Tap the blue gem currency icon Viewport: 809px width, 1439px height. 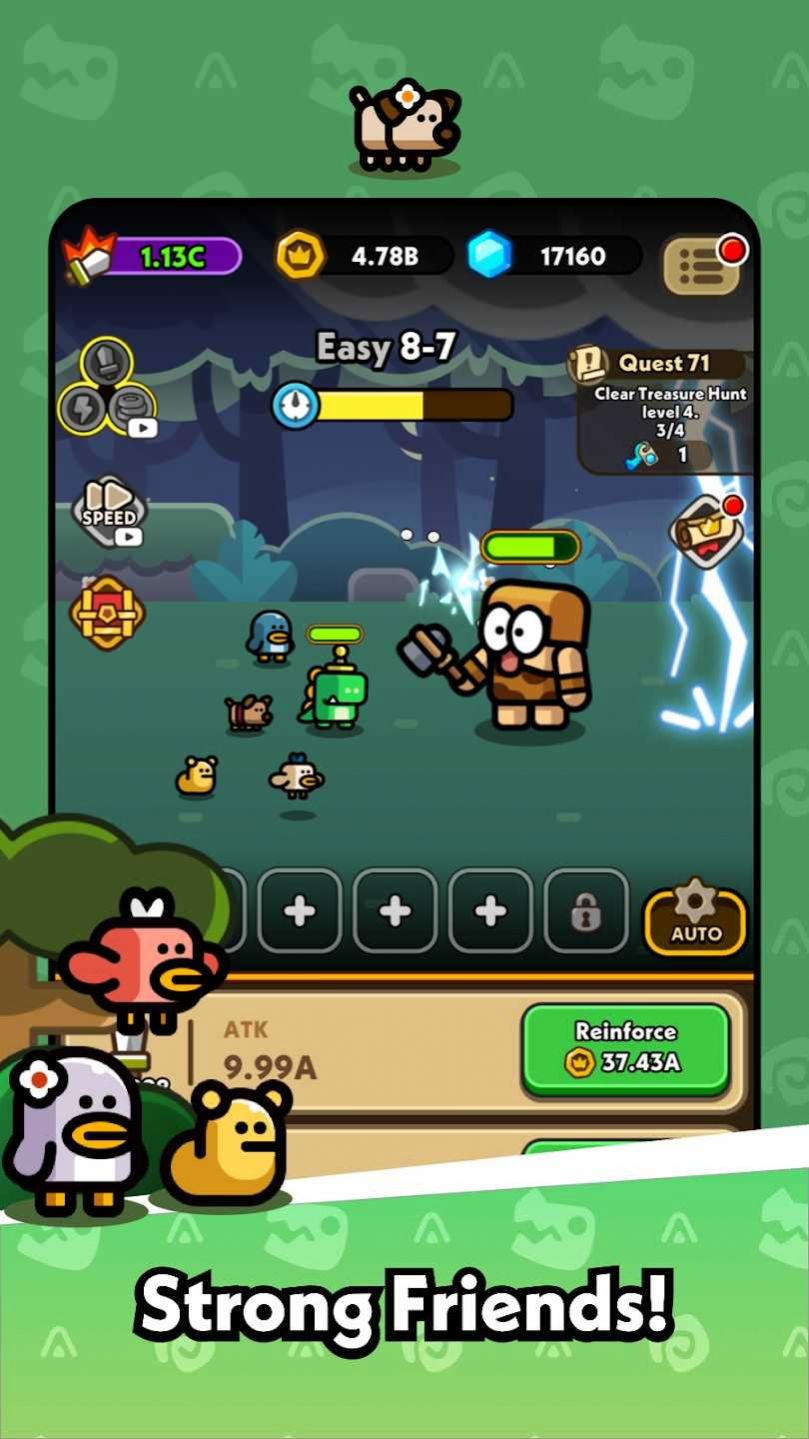click(490, 255)
